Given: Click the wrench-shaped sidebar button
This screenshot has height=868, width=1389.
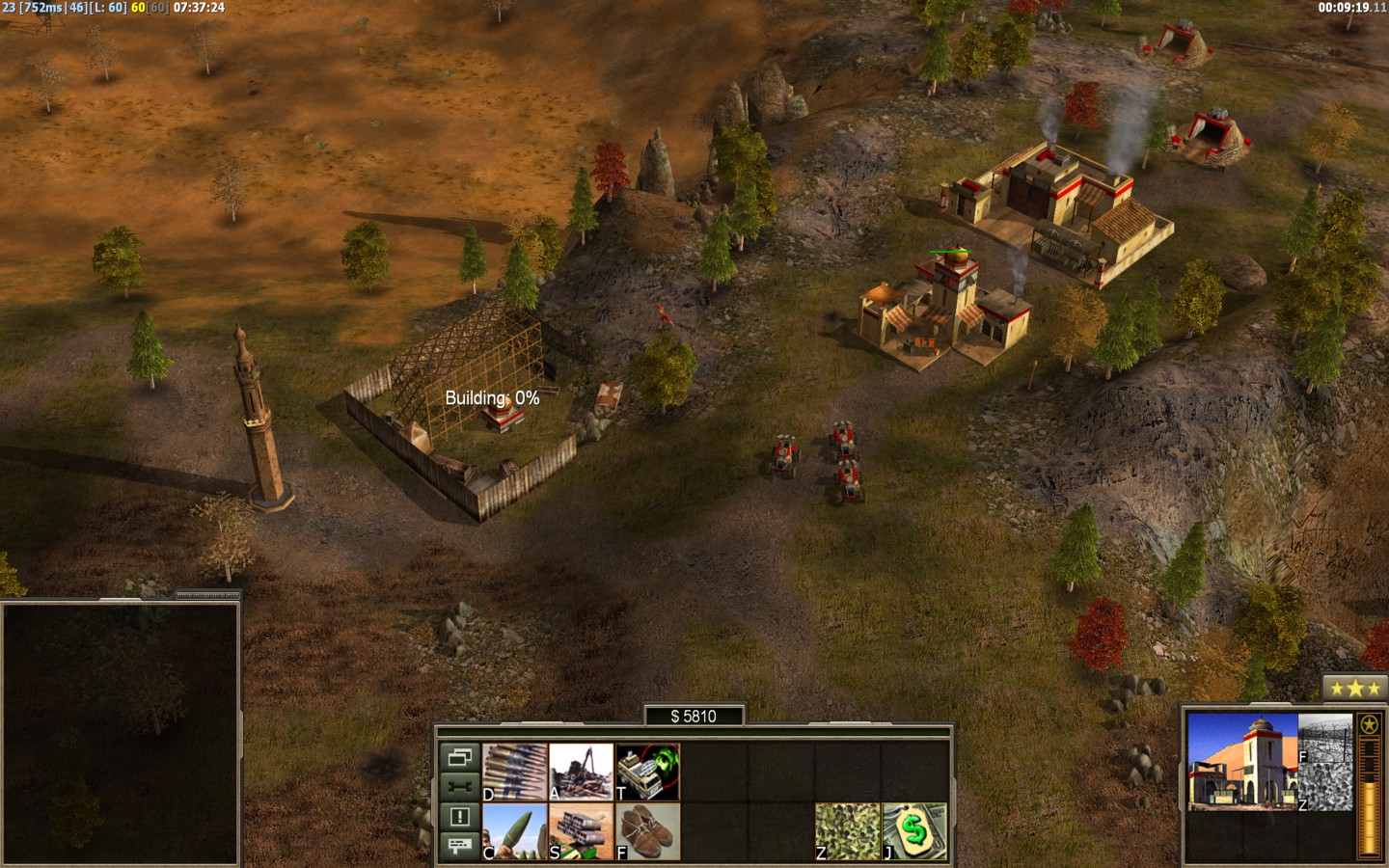Looking at the screenshot, I should pyautogui.click(x=459, y=787).
